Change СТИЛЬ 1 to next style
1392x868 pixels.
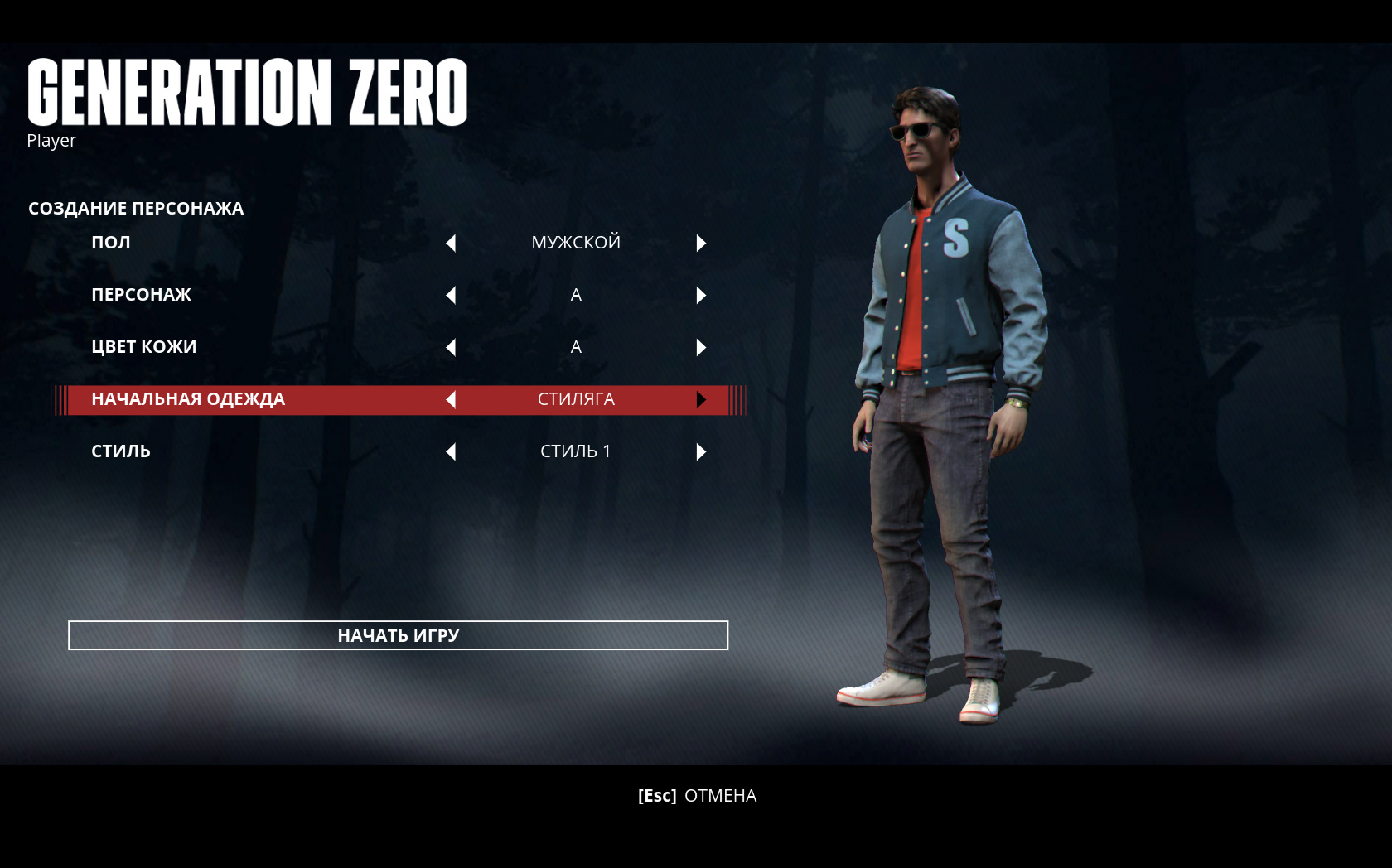tap(701, 451)
